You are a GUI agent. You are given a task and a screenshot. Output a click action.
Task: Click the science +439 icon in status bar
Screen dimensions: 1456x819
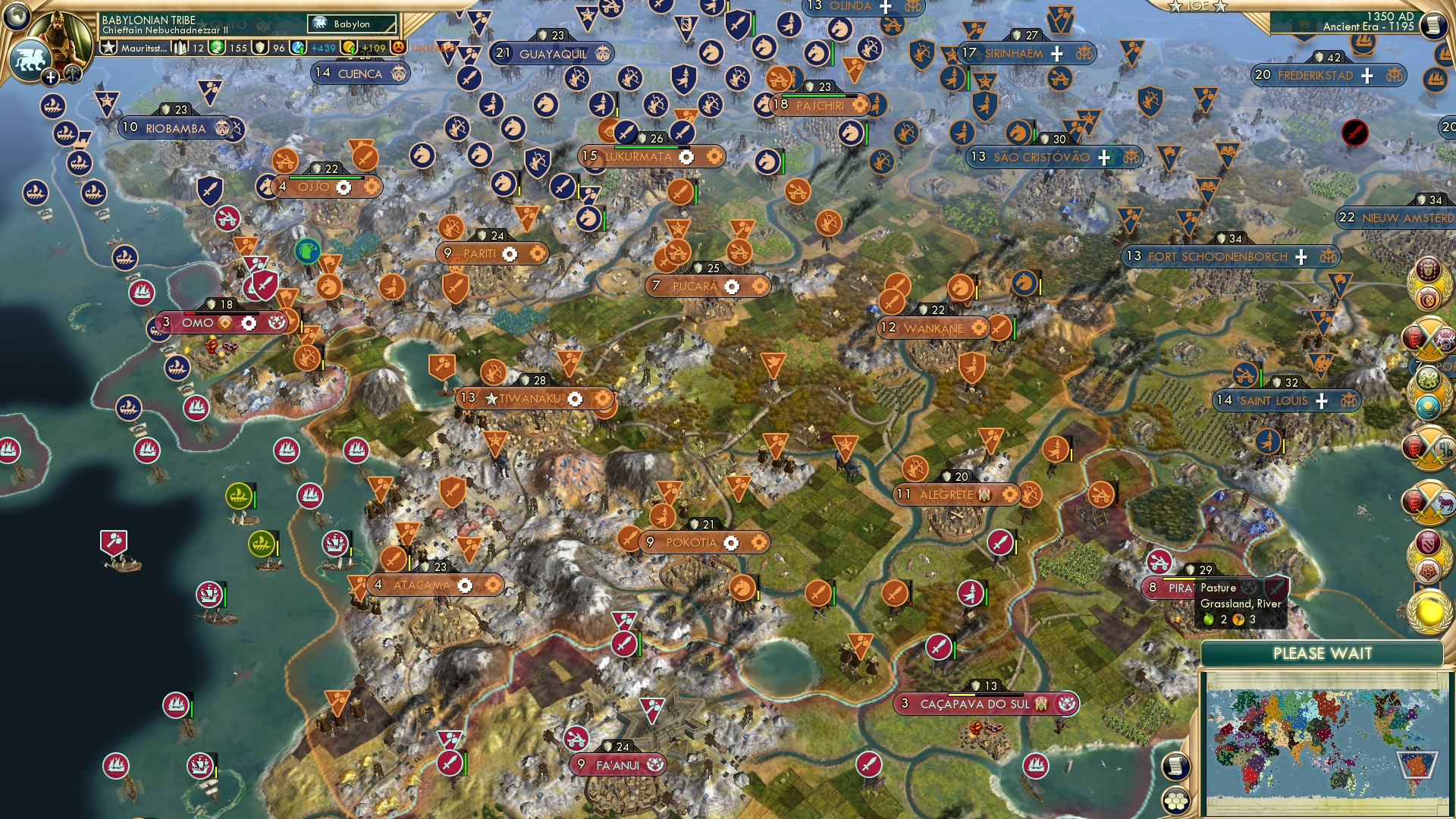coord(297,48)
